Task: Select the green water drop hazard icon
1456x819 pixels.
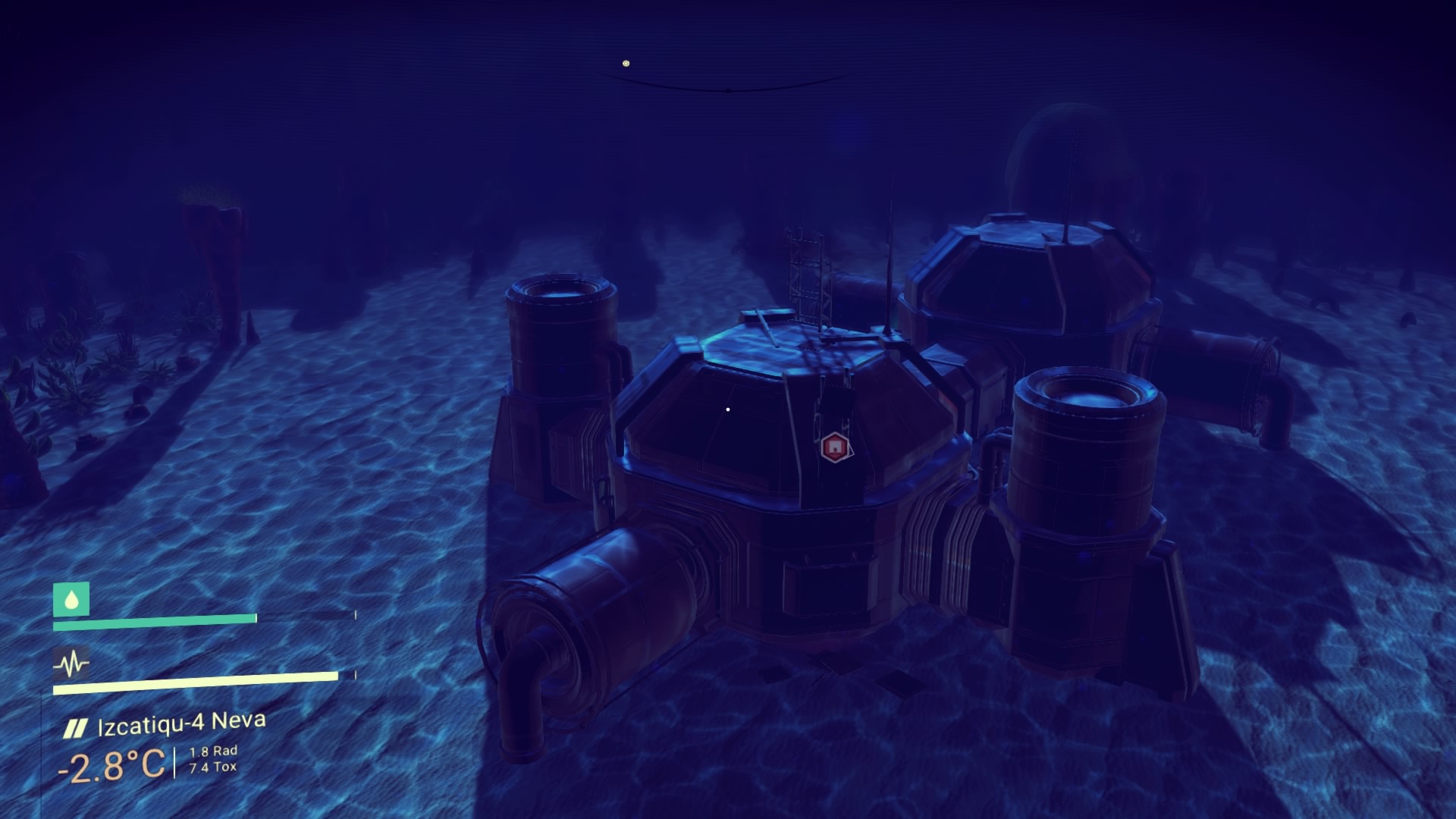Action: (71, 600)
